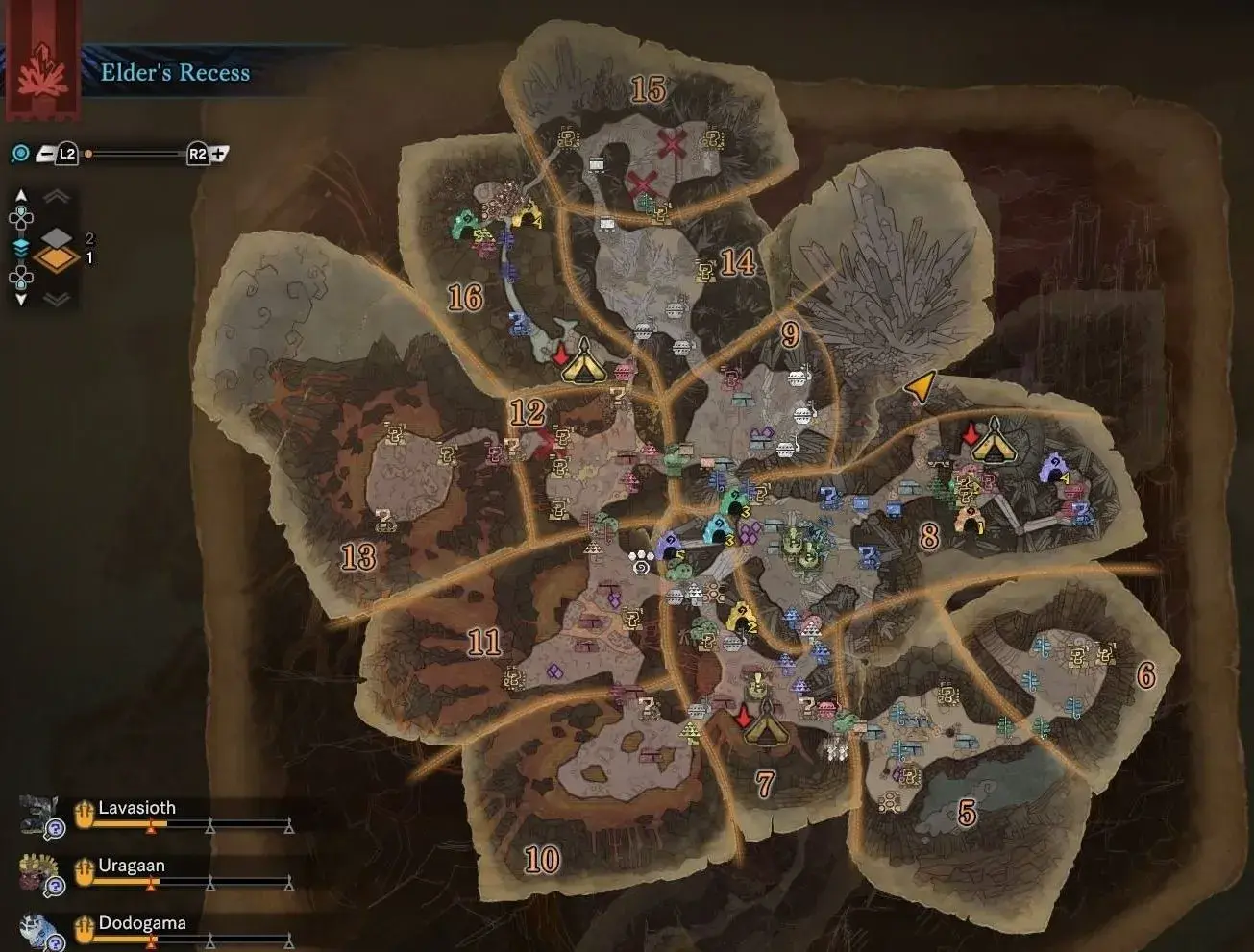Select the camp tent icon in area 8
Screen dimensions: 1254x952
pos(996,445)
